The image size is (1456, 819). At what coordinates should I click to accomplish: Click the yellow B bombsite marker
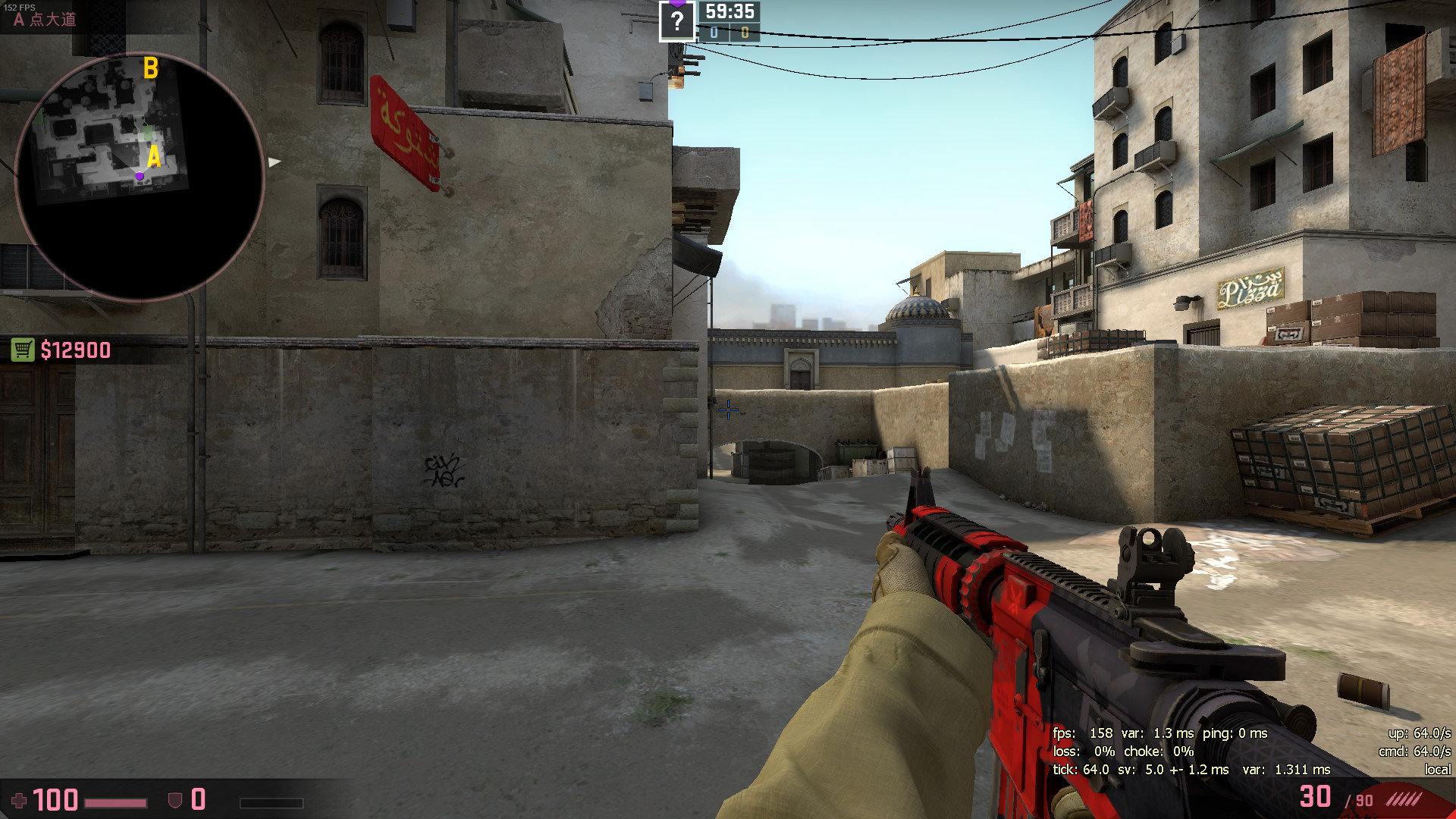151,68
